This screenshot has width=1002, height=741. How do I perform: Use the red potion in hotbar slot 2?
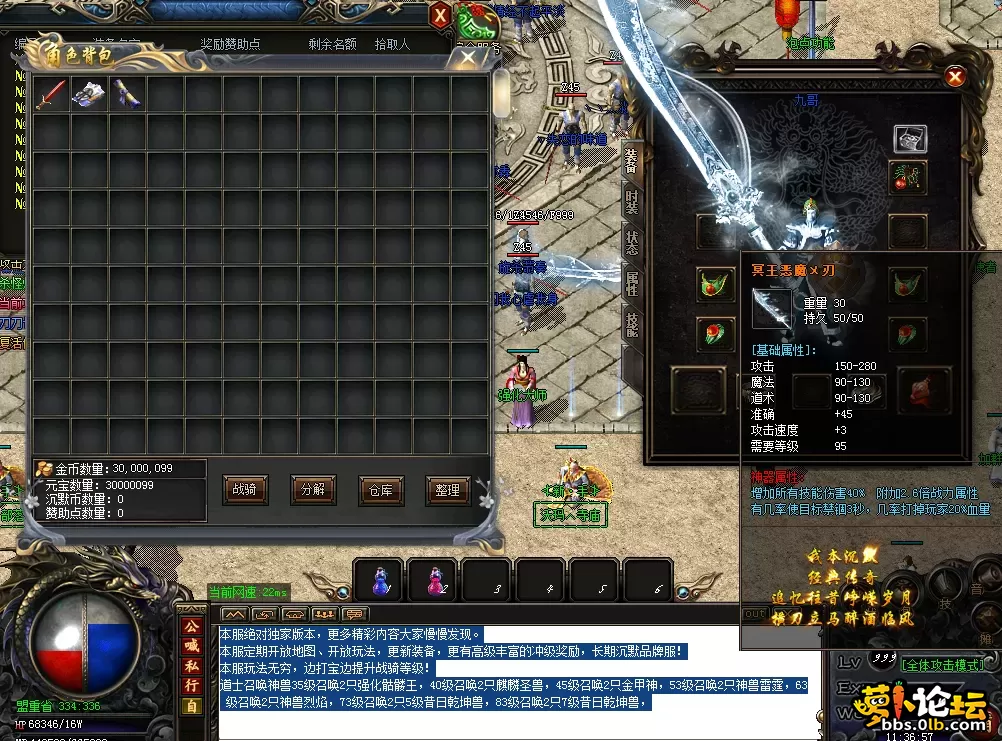435,580
